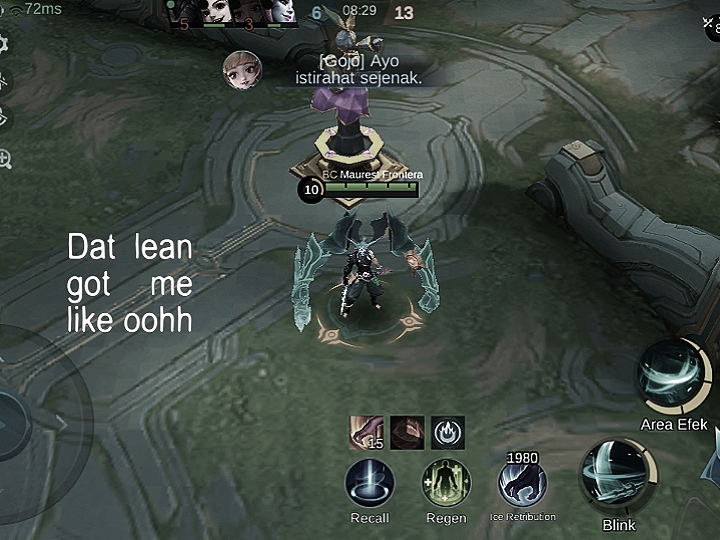Select the dark red armor item icon
Screen dimensions: 720x540
click(407, 432)
